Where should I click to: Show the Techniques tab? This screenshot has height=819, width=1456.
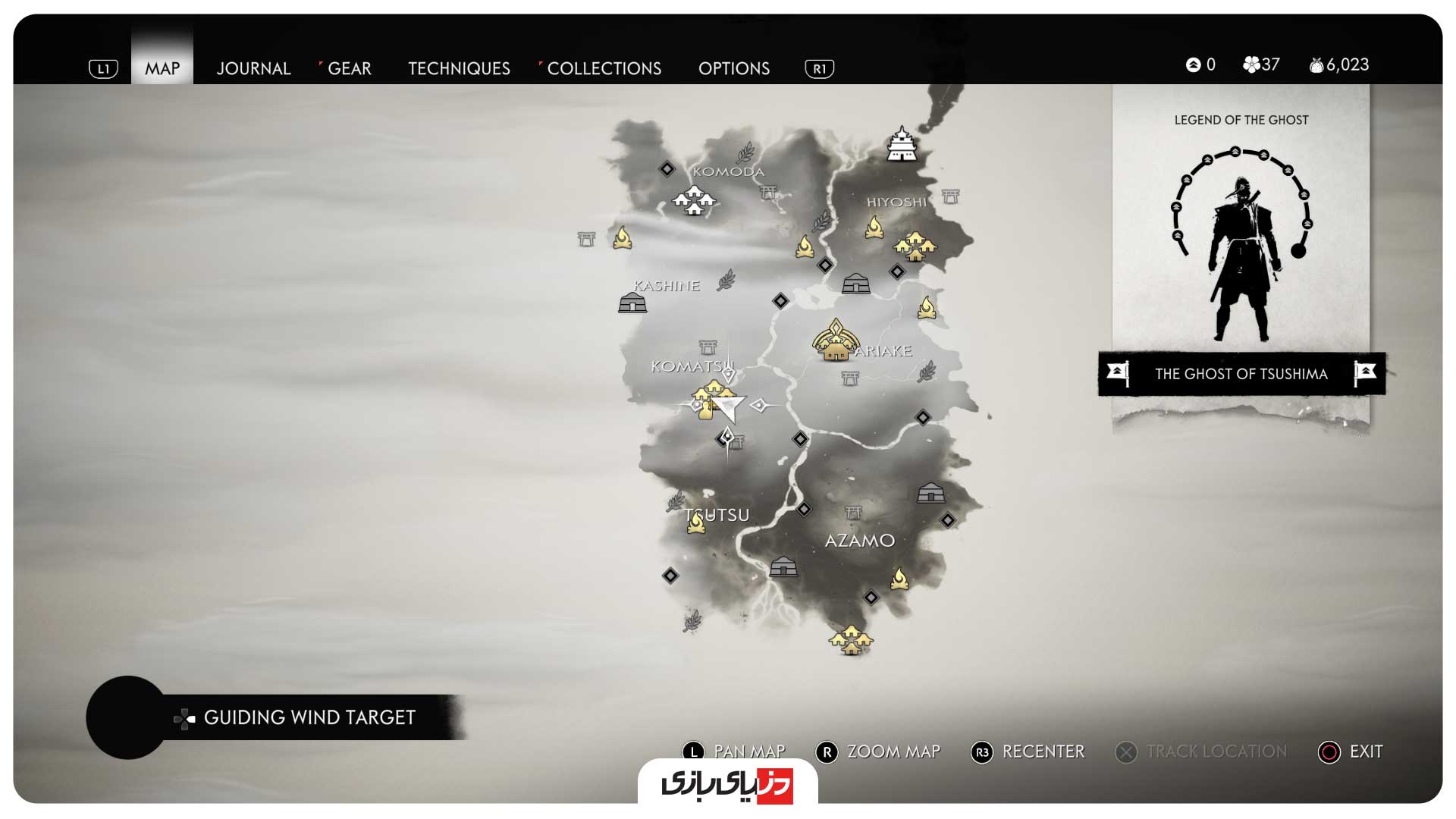[x=459, y=68]
